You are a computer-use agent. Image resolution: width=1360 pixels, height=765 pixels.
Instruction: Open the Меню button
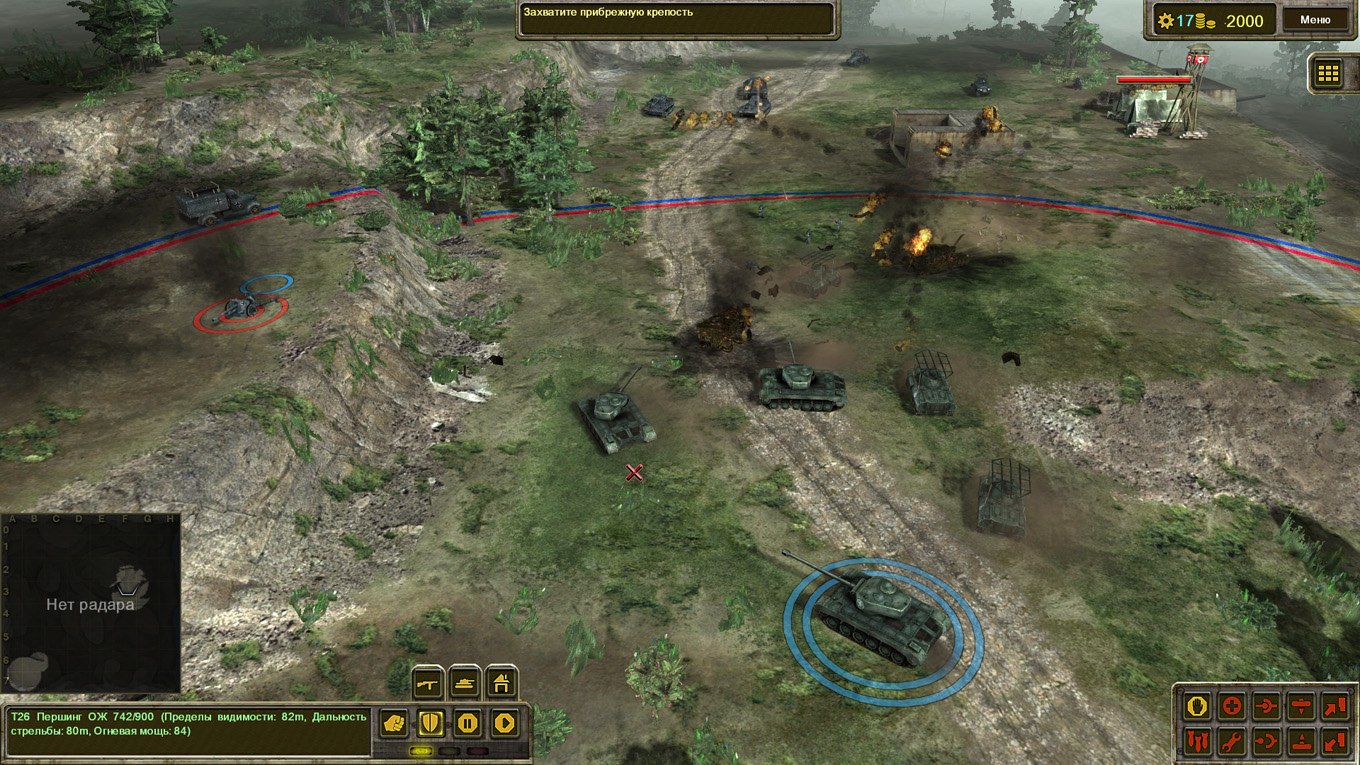tap(1314, 19)
